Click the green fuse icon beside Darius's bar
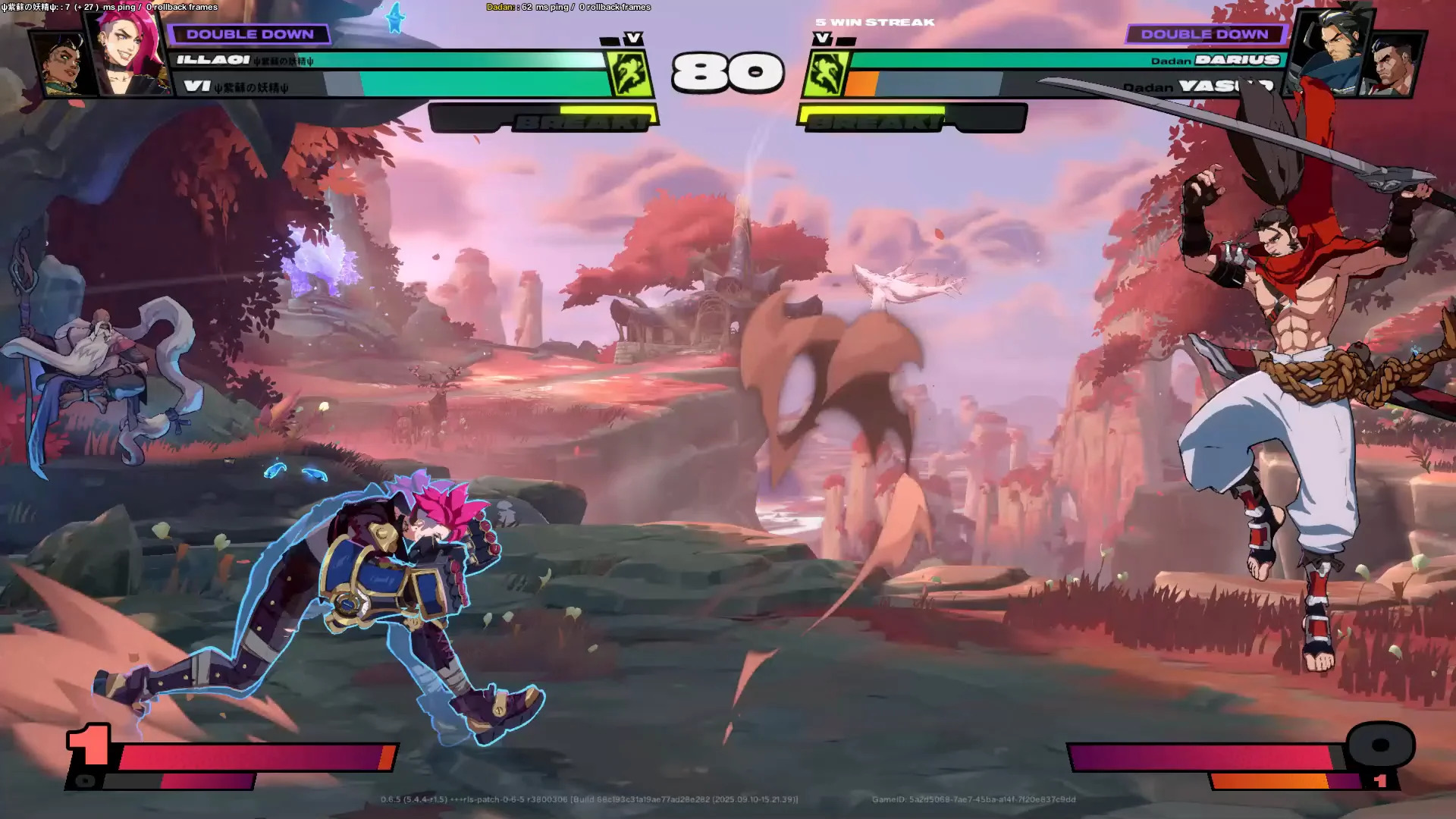 825,74
